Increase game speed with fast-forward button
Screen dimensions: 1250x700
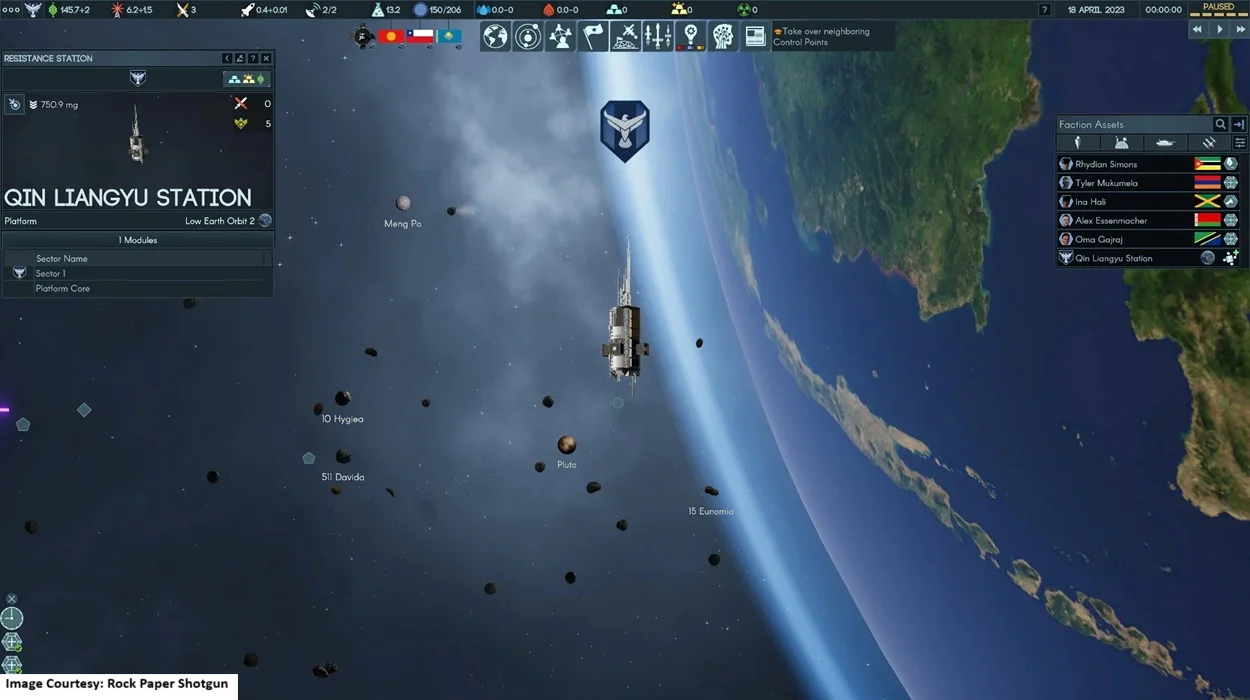click(1239, 30)
